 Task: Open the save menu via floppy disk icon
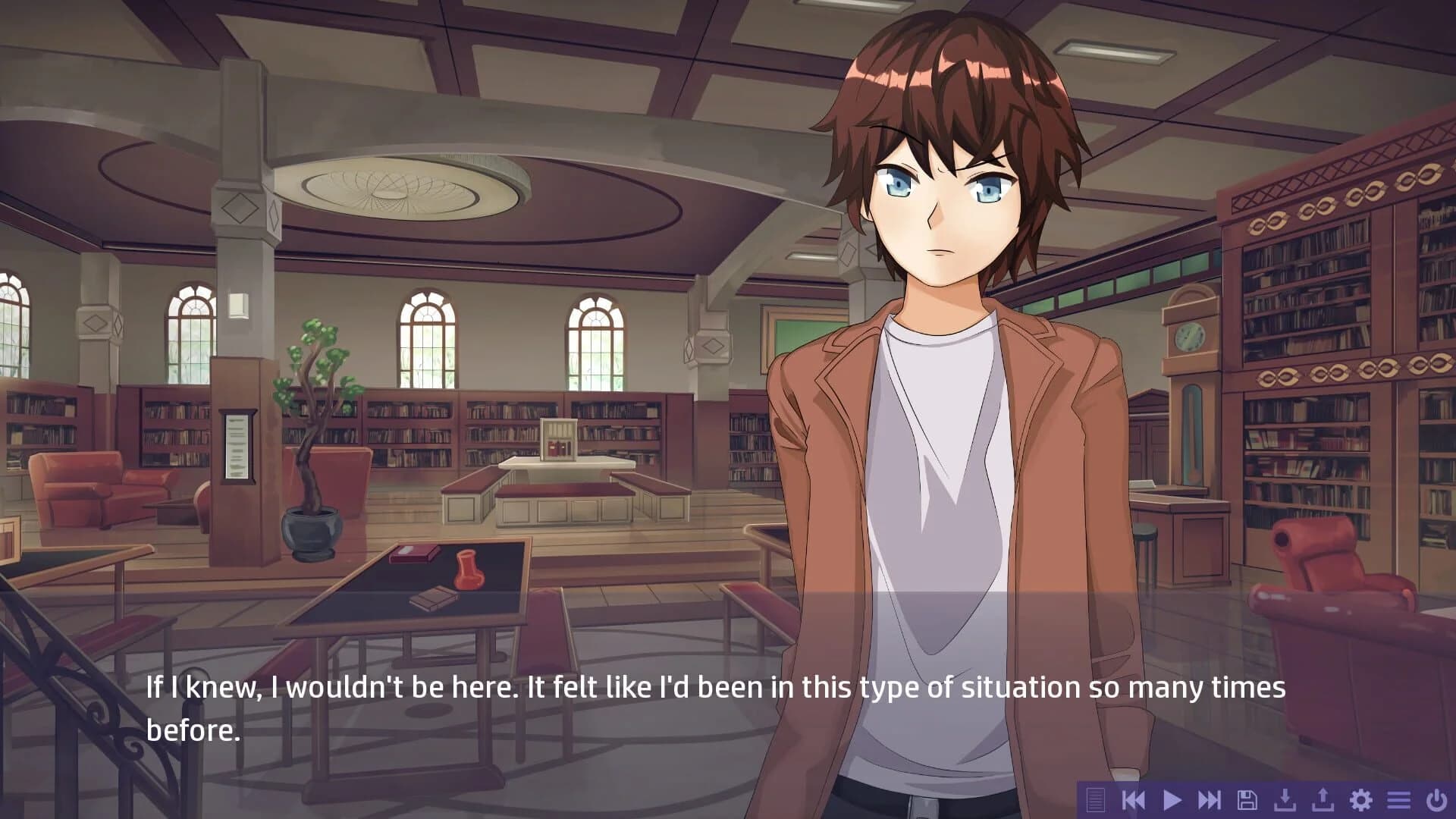pos(1247,799)
